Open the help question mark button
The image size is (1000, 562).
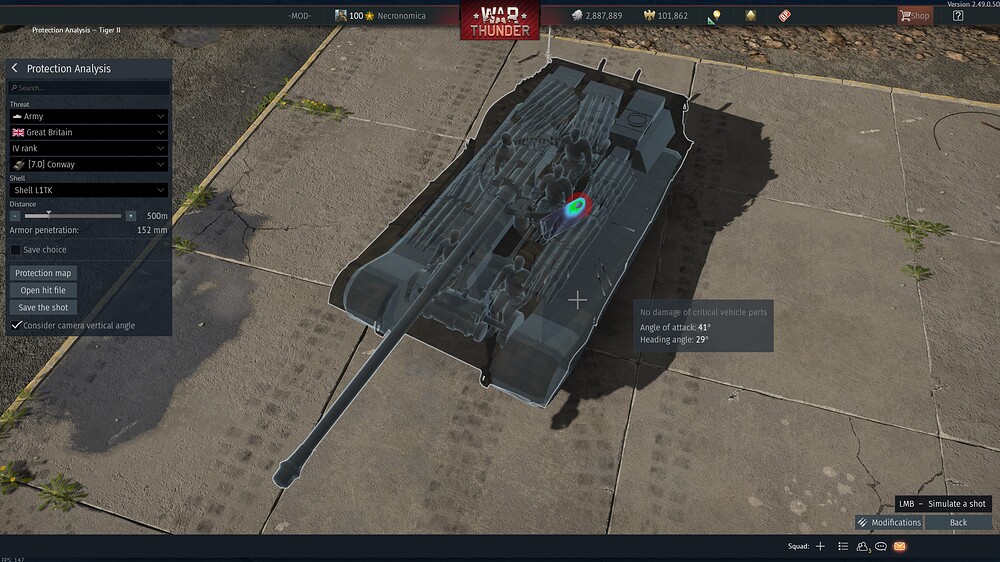[958, 16]
